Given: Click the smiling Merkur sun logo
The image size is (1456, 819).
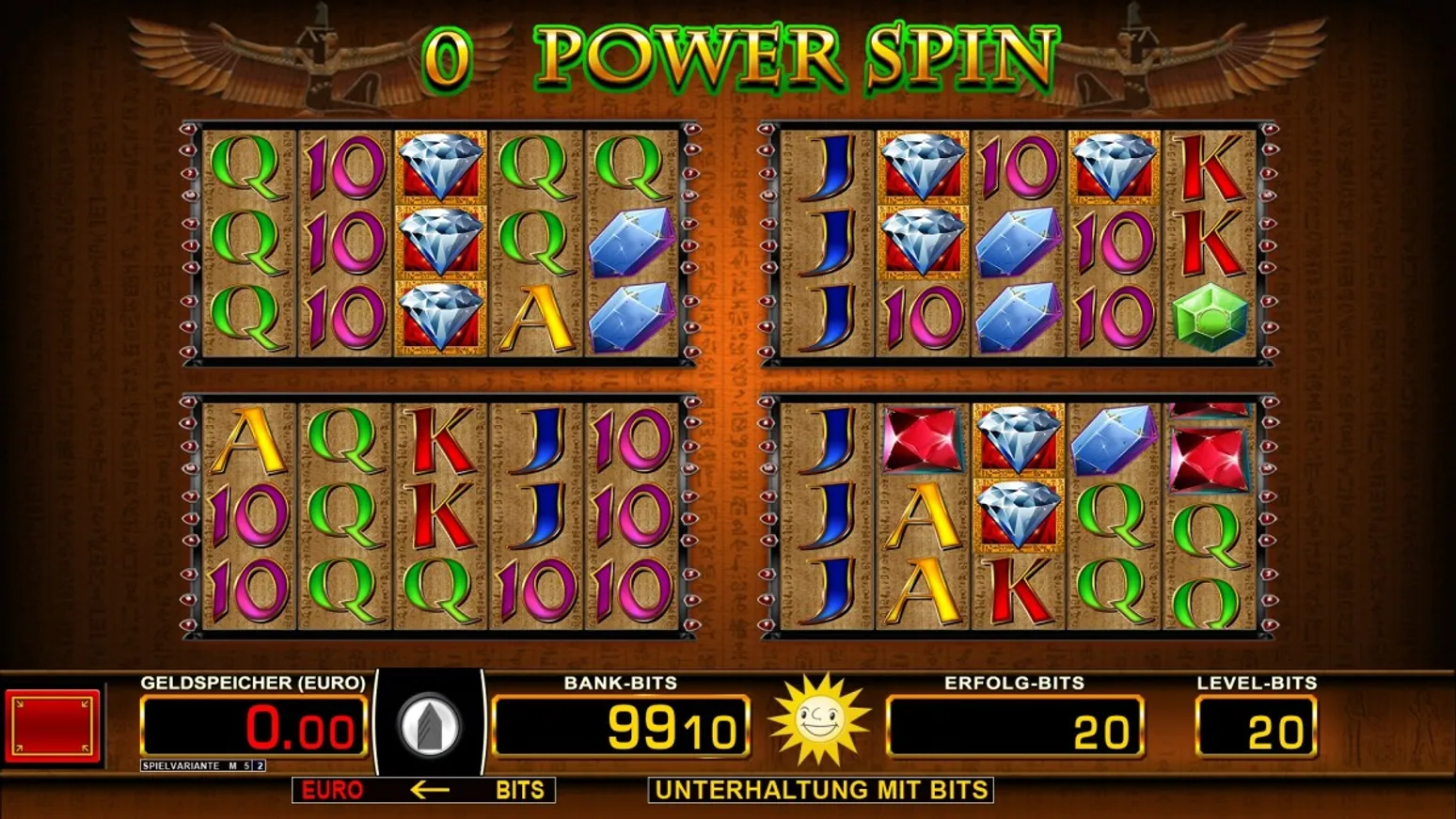Looking at the screenshot, I should (x=817, y=721).
